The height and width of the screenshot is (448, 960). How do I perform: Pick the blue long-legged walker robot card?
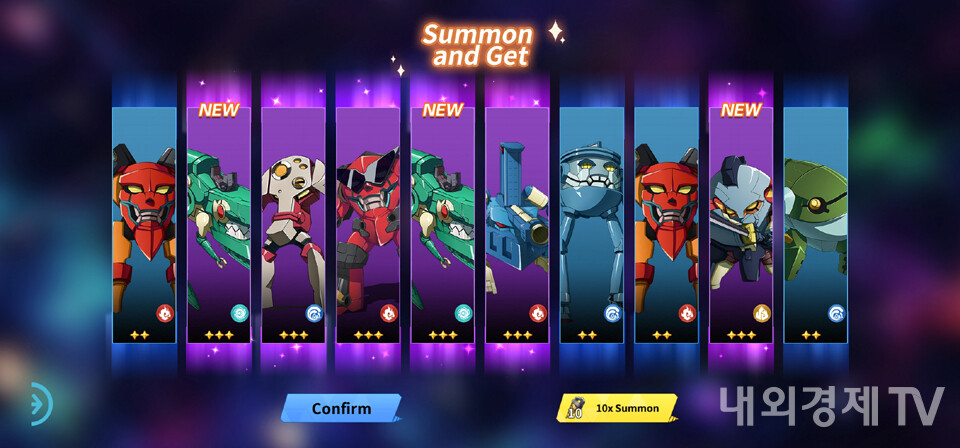point(592,225)
